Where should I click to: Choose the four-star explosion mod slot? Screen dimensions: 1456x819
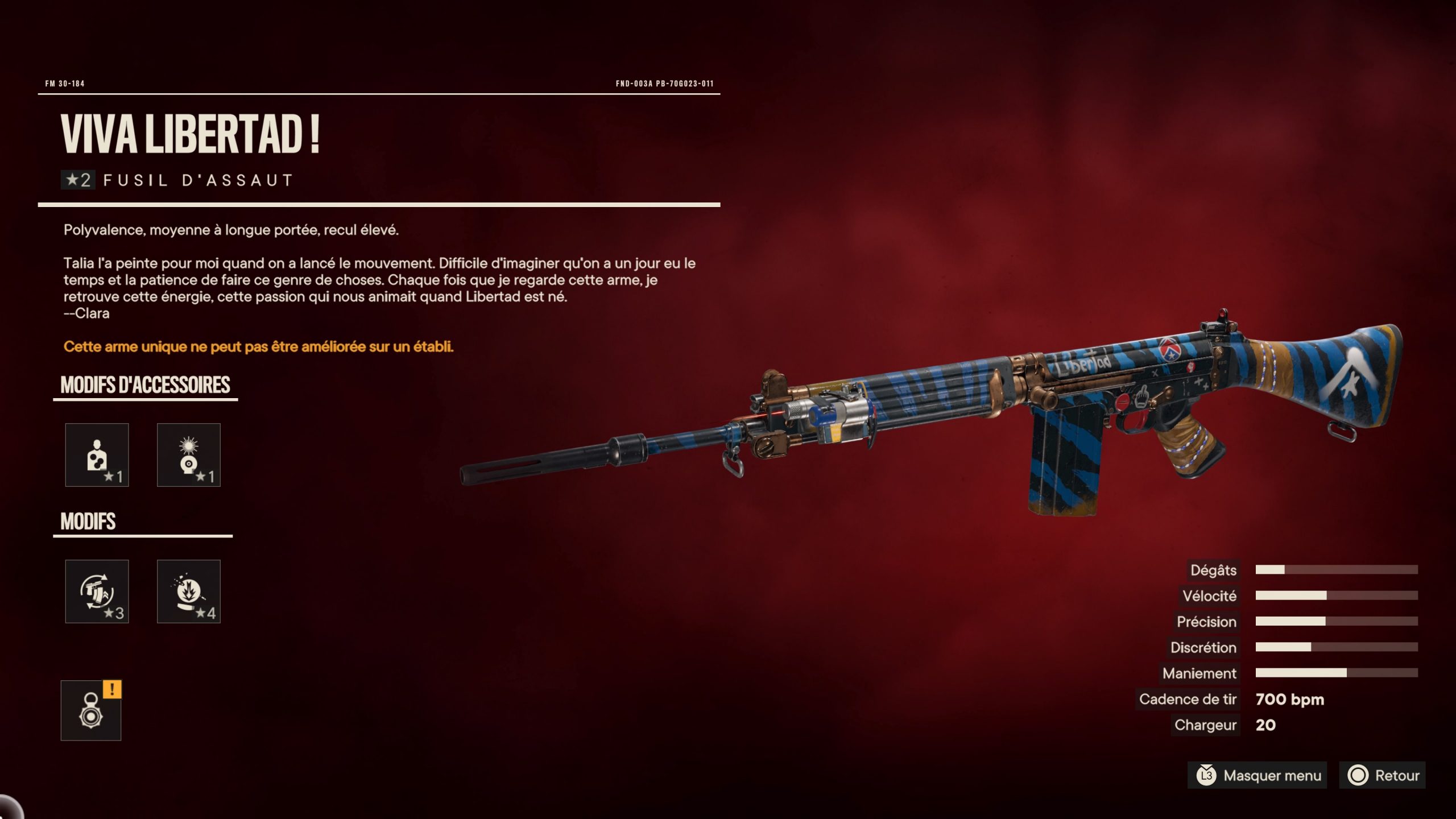(x=188, y=591)
